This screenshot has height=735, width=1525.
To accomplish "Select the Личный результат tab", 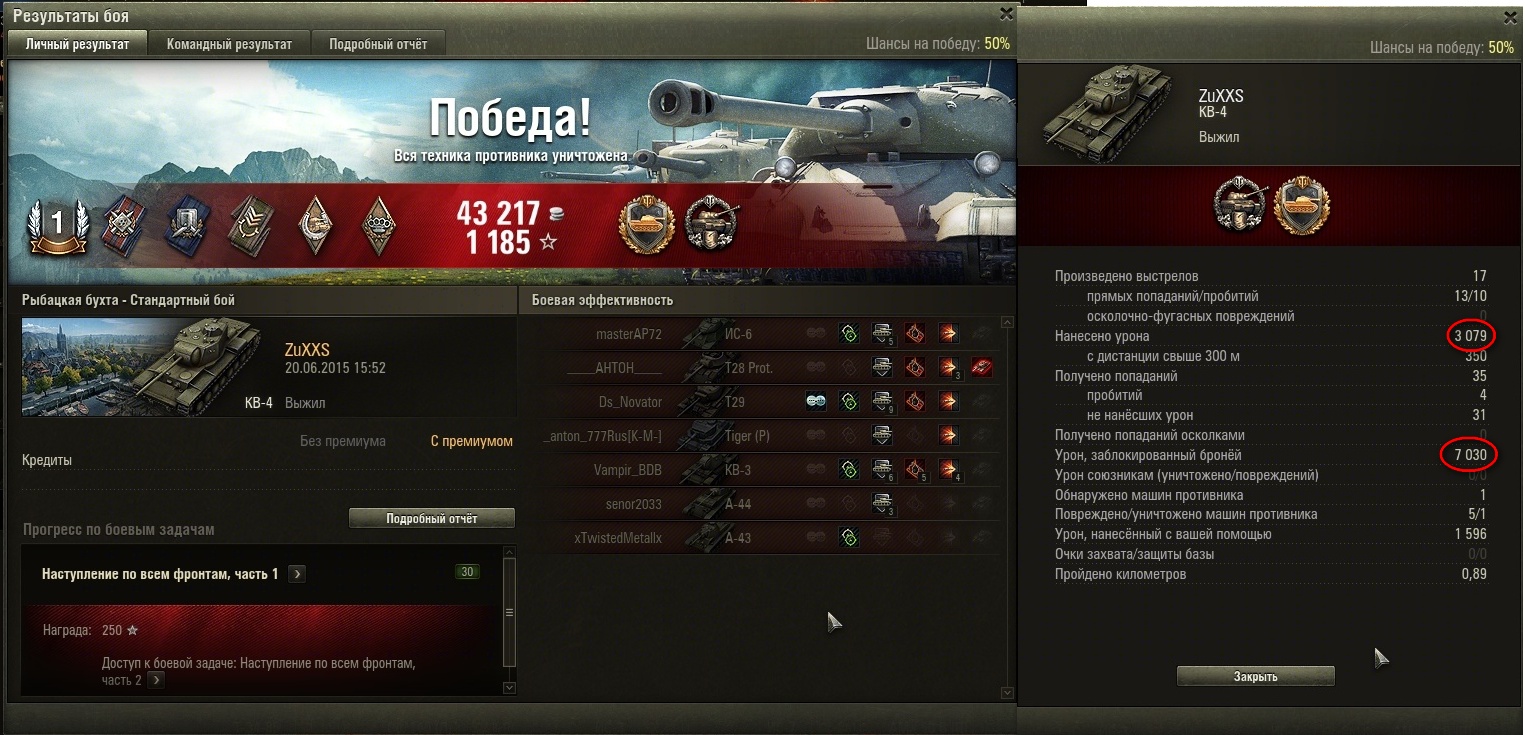I will (77, 44).
